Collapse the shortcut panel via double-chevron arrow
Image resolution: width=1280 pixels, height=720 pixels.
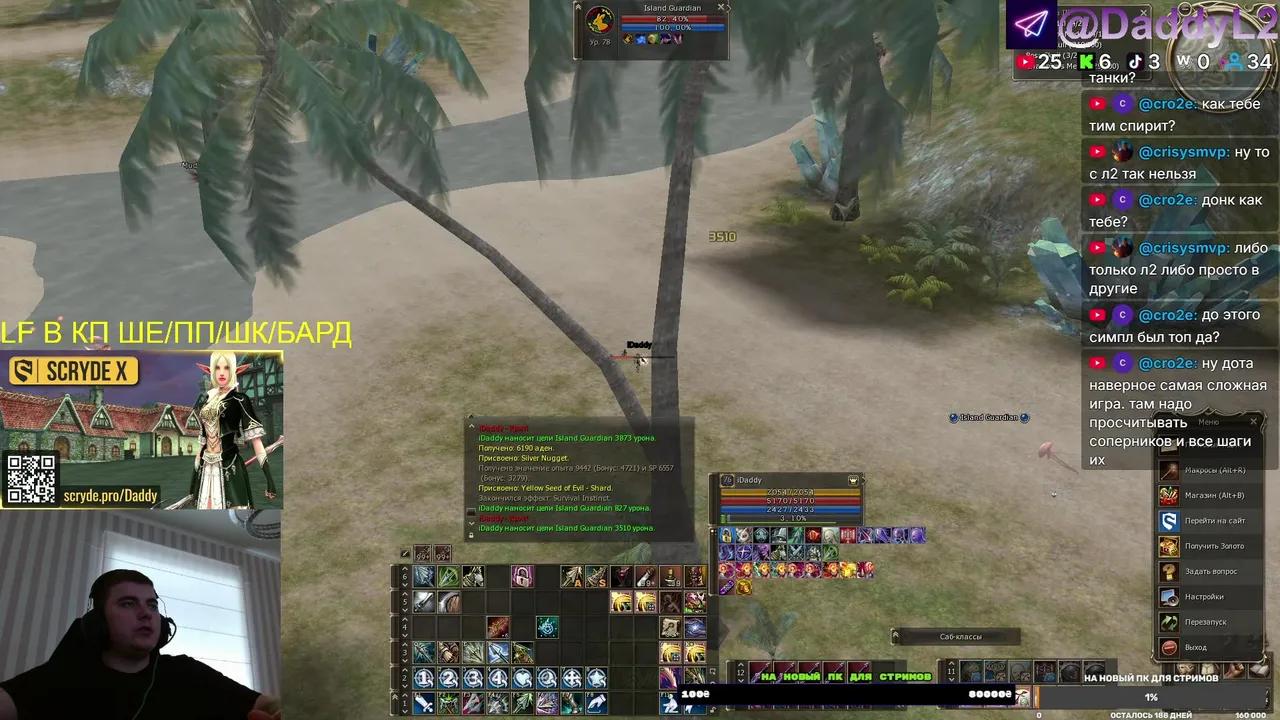[x=396, y=696]
